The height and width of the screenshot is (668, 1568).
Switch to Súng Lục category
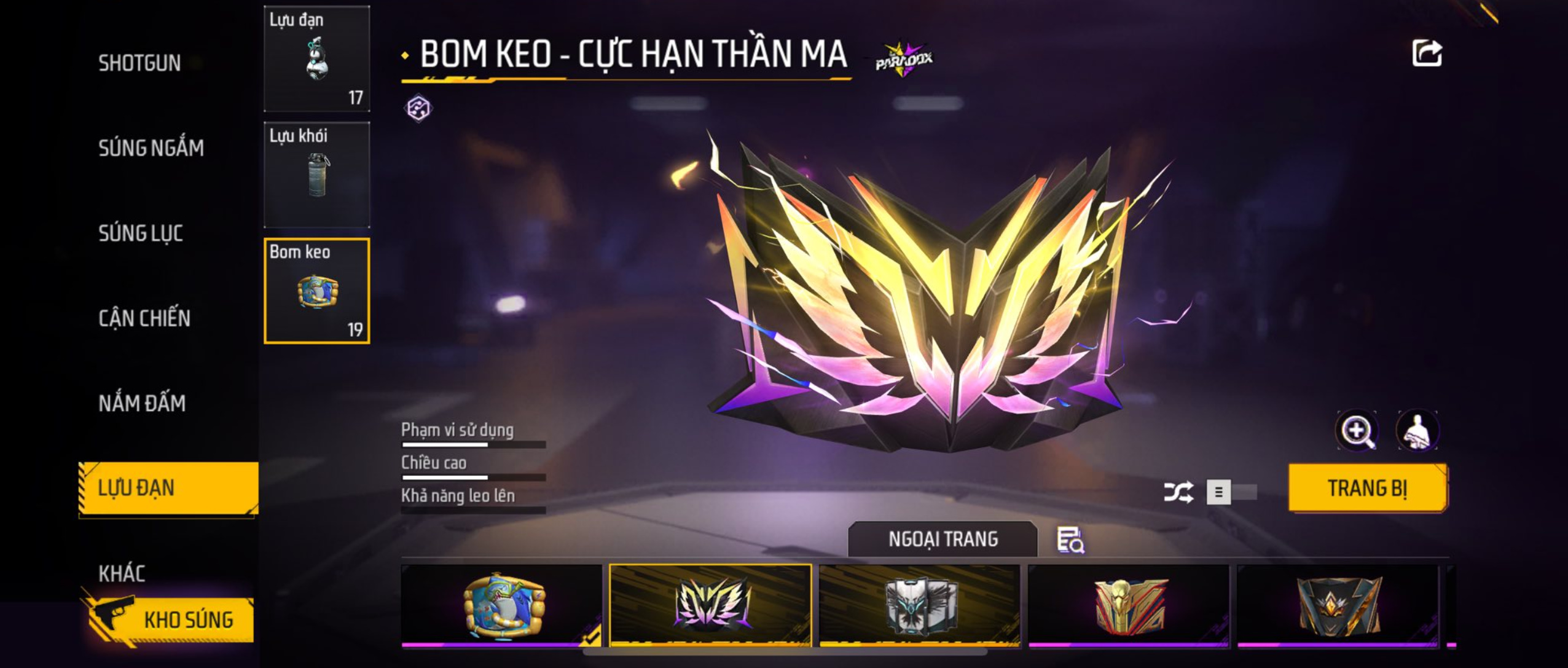coord(141,234)
